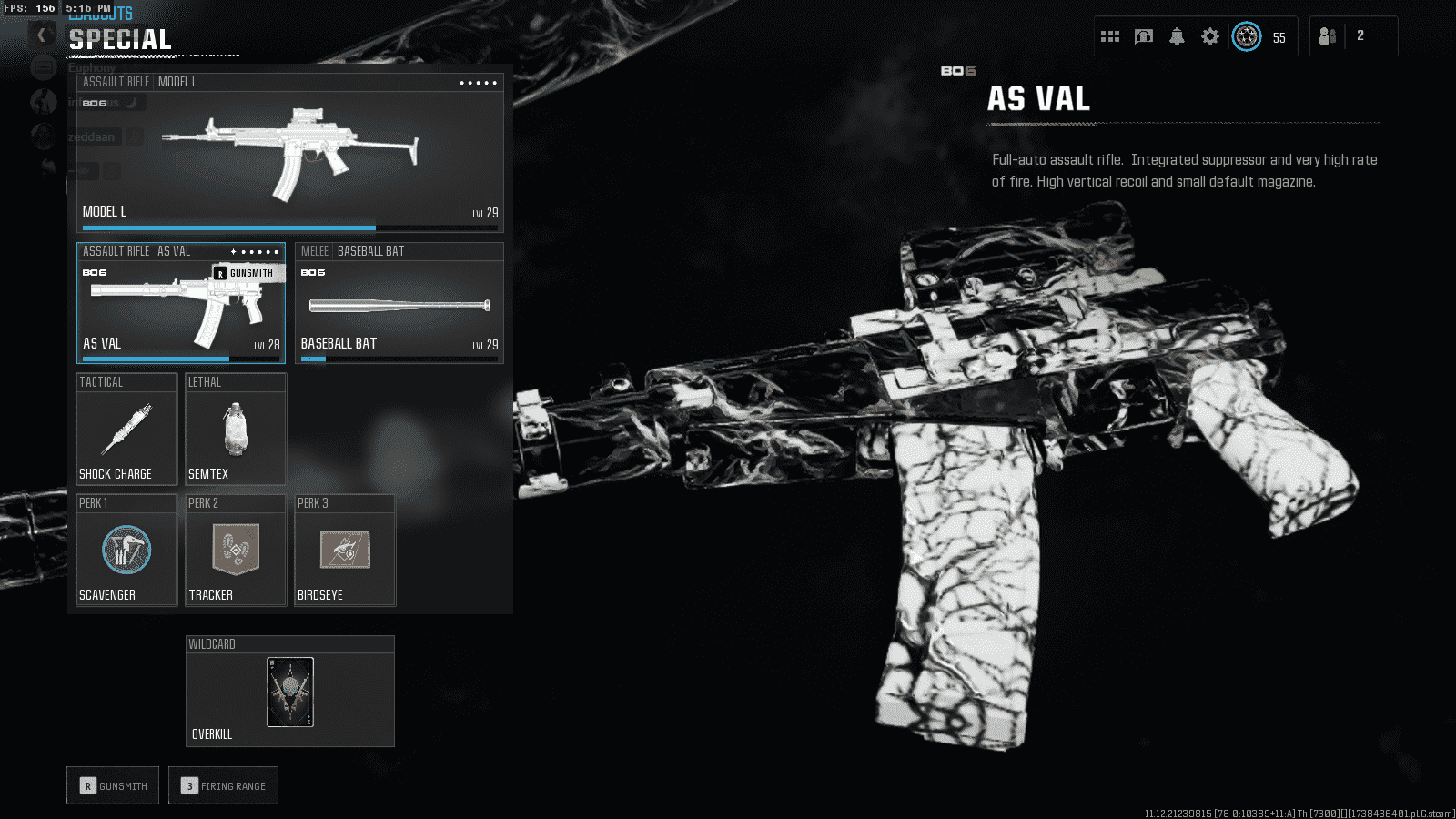Open the Gunsmith button at bottom
Image resolution: width=1456 pixels, height=819 pixels.
pos(113,785)
